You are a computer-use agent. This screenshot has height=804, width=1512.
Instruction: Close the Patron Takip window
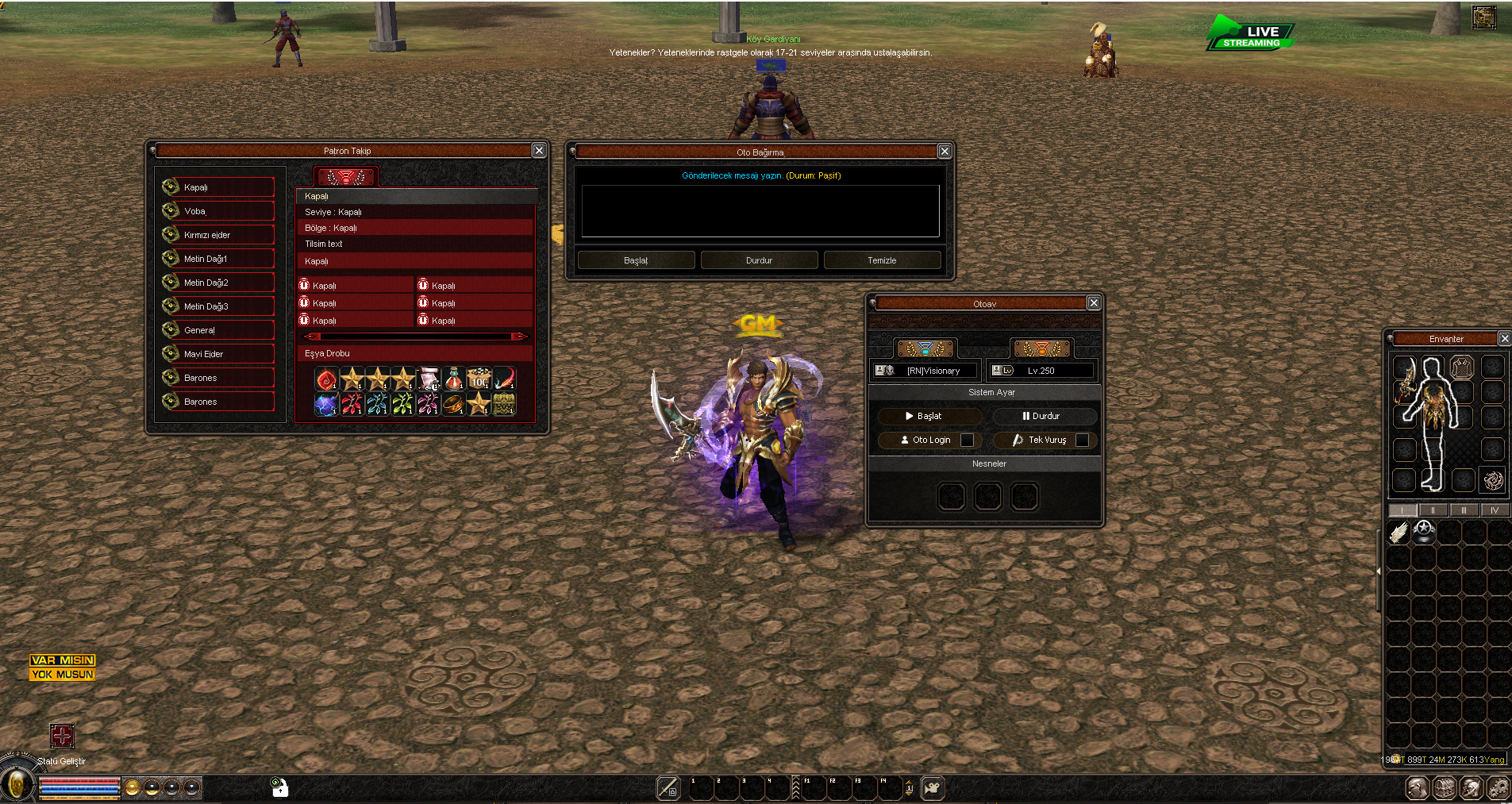(539, 151)
